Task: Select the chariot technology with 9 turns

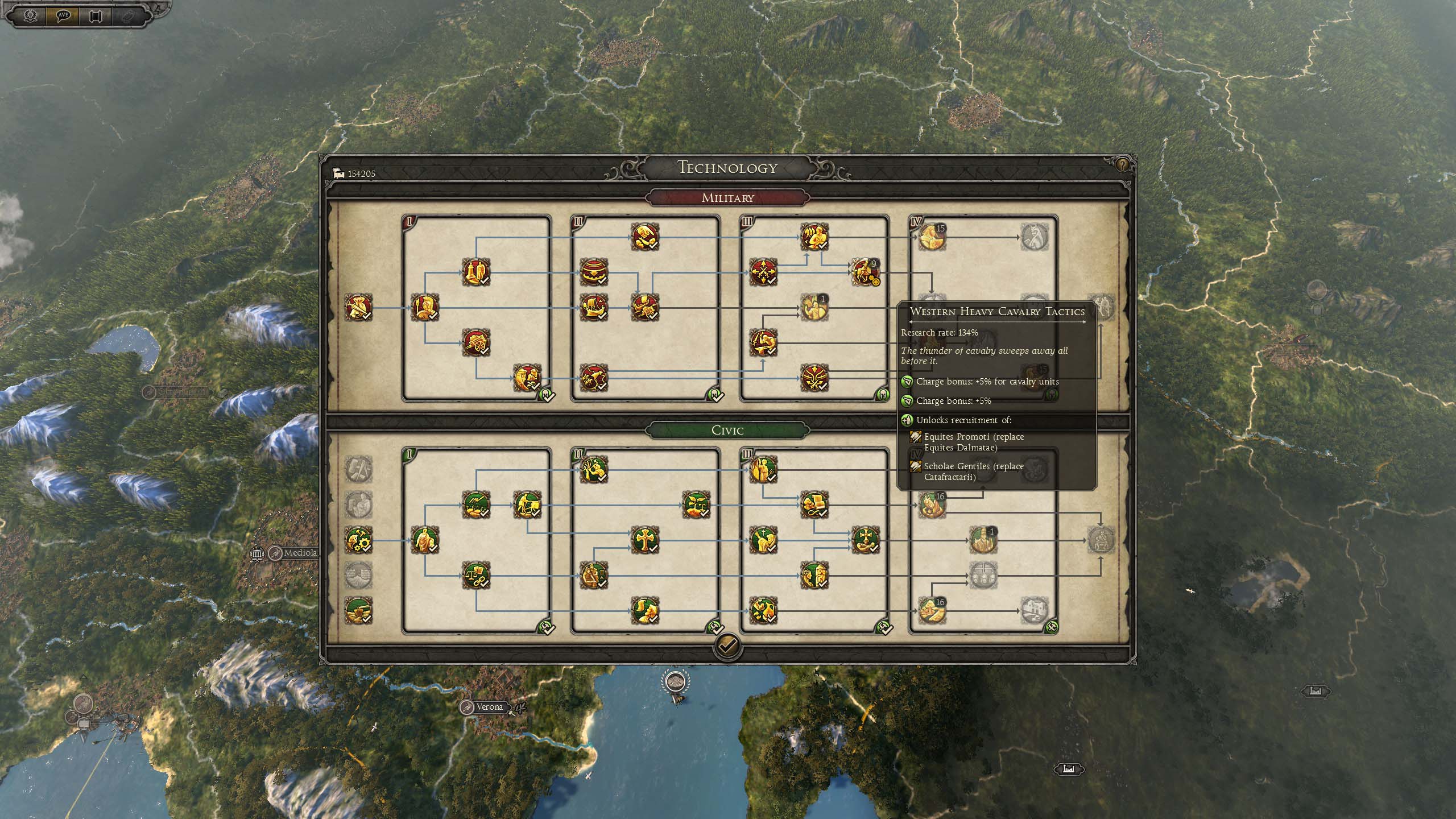Action: (x=865, y=272)
